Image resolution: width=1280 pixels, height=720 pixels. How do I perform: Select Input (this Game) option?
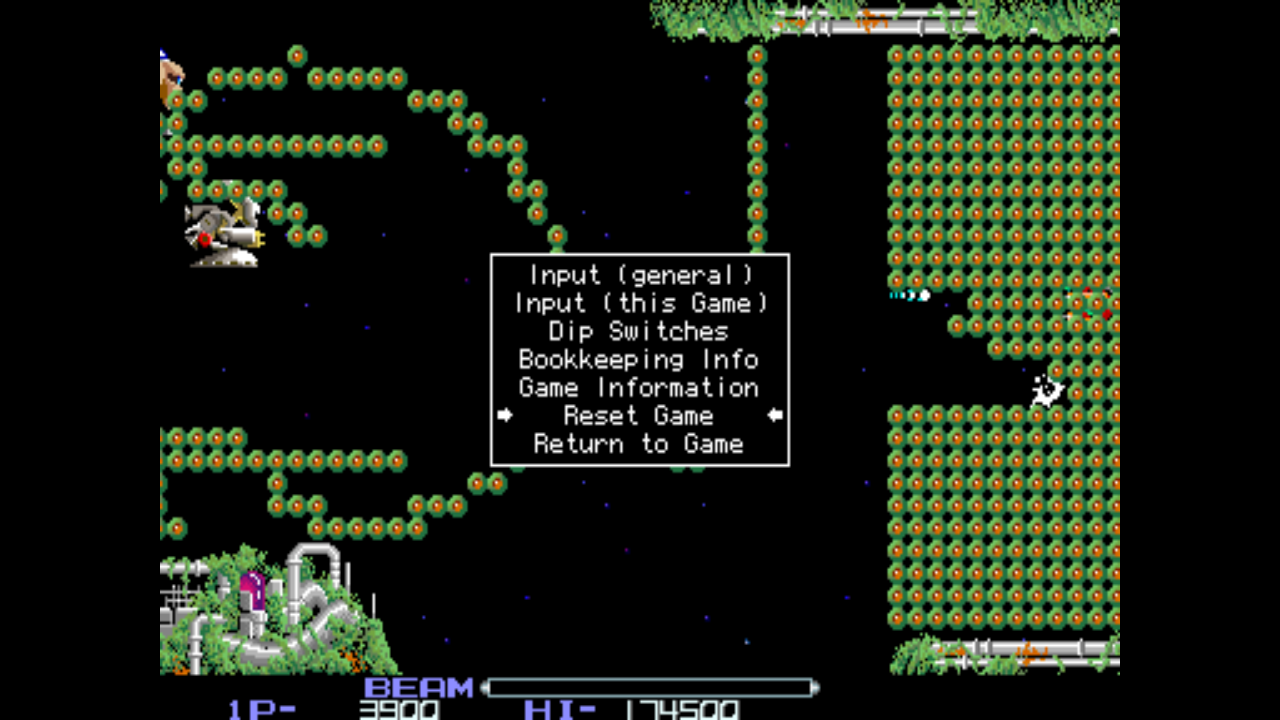pos(640,303)
